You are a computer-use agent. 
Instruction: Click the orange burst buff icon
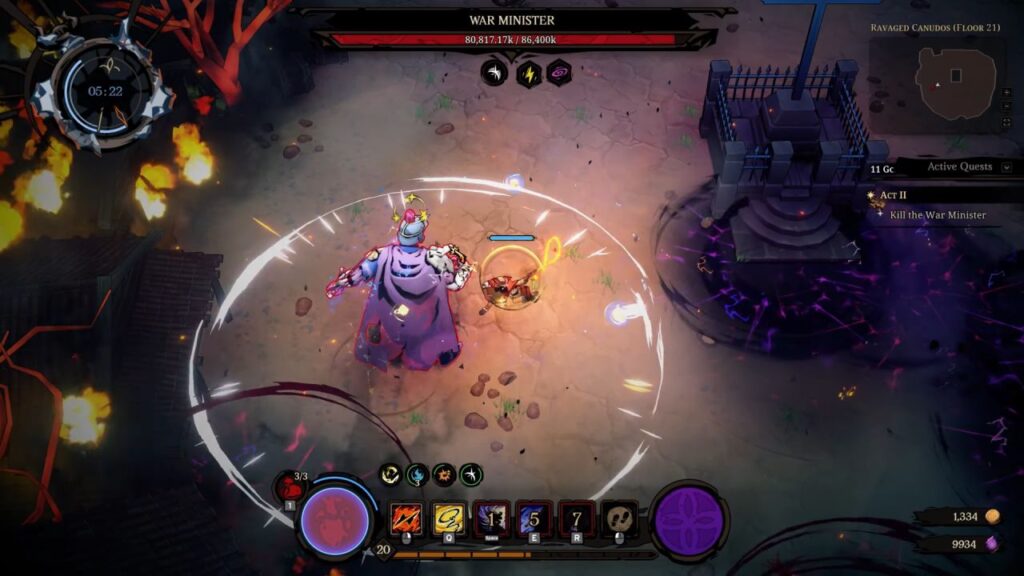(x=444, y=475)
